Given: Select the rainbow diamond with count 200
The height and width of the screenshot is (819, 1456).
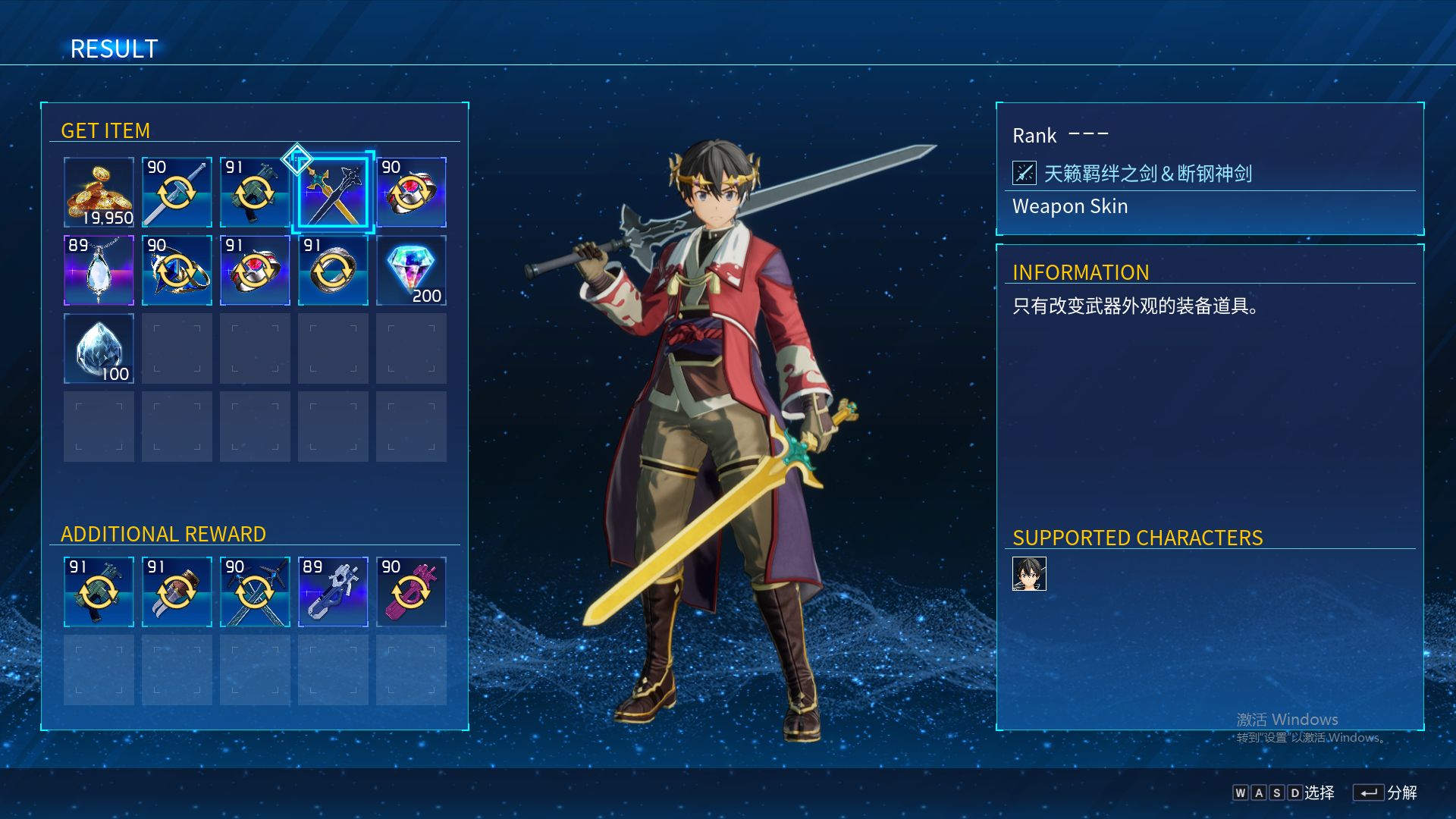Looking at the screenshot, I should pyautogui.click(x=411, y=271).
